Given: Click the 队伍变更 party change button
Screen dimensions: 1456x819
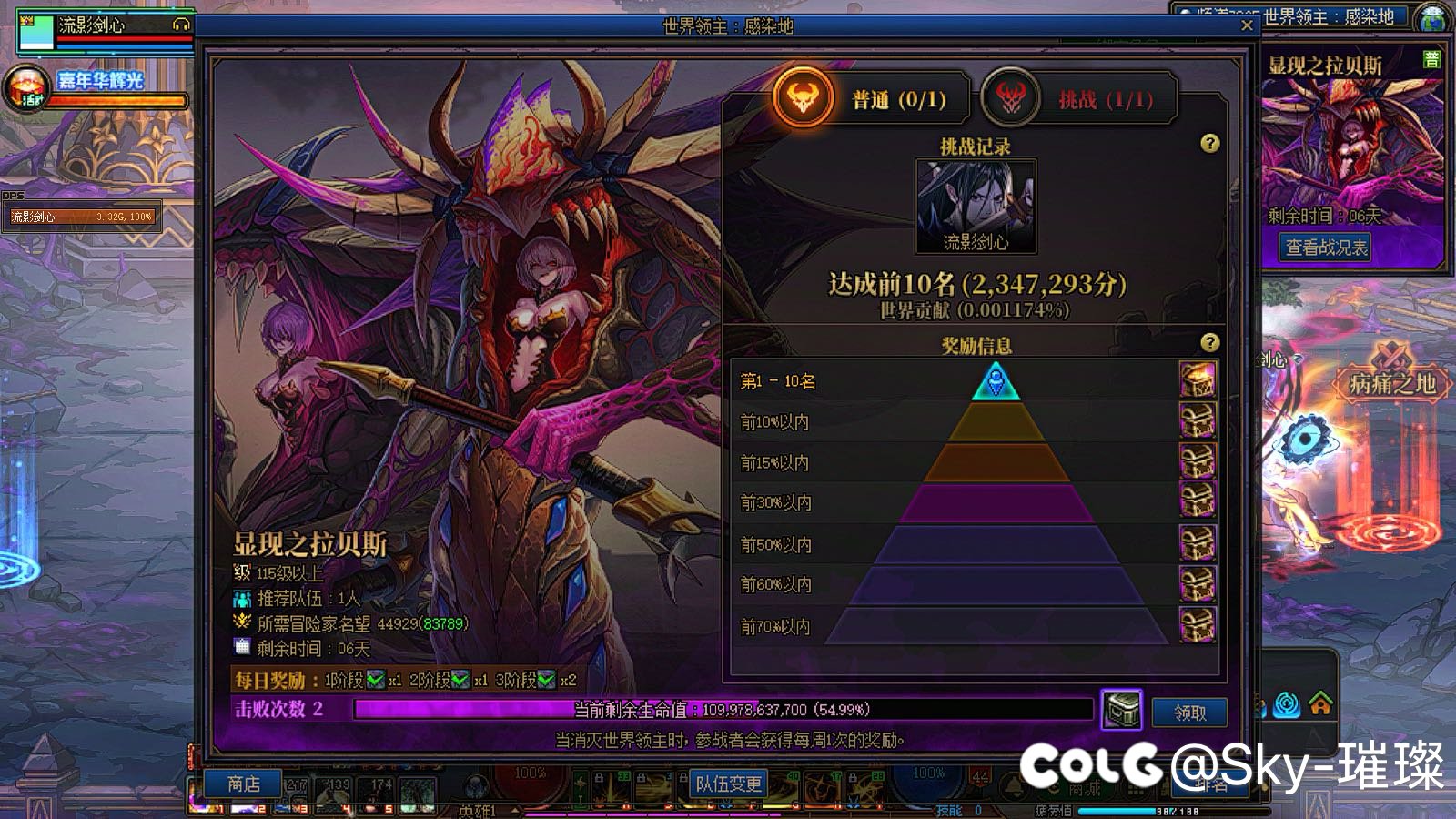Looking at the screenshot, I should coord(728,784).
